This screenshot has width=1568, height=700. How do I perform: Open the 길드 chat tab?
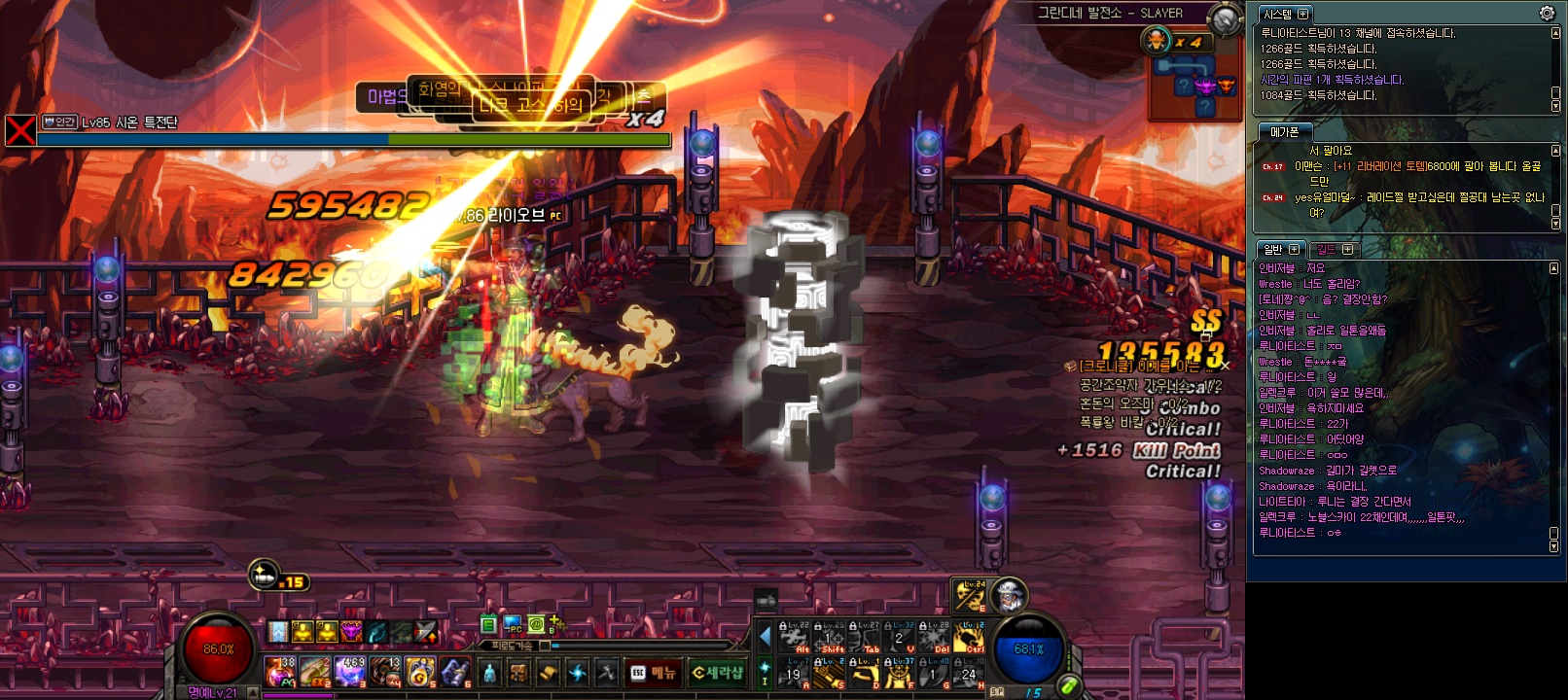click(x=1333, y=250)
